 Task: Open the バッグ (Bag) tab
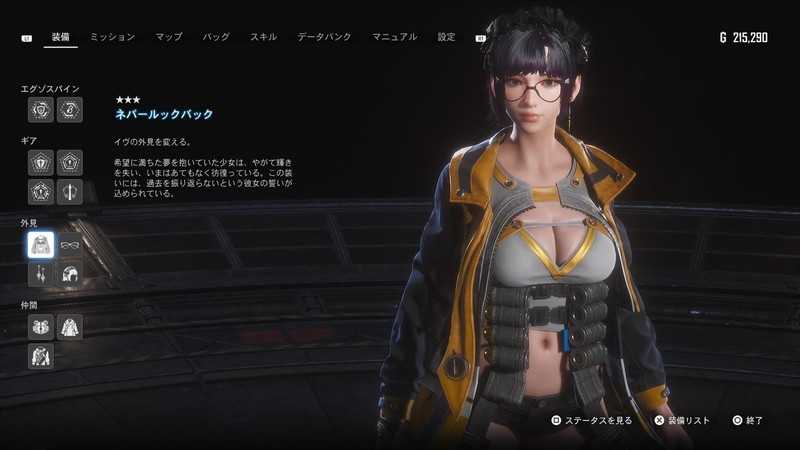pyautogui.click(x=216, y=37)
